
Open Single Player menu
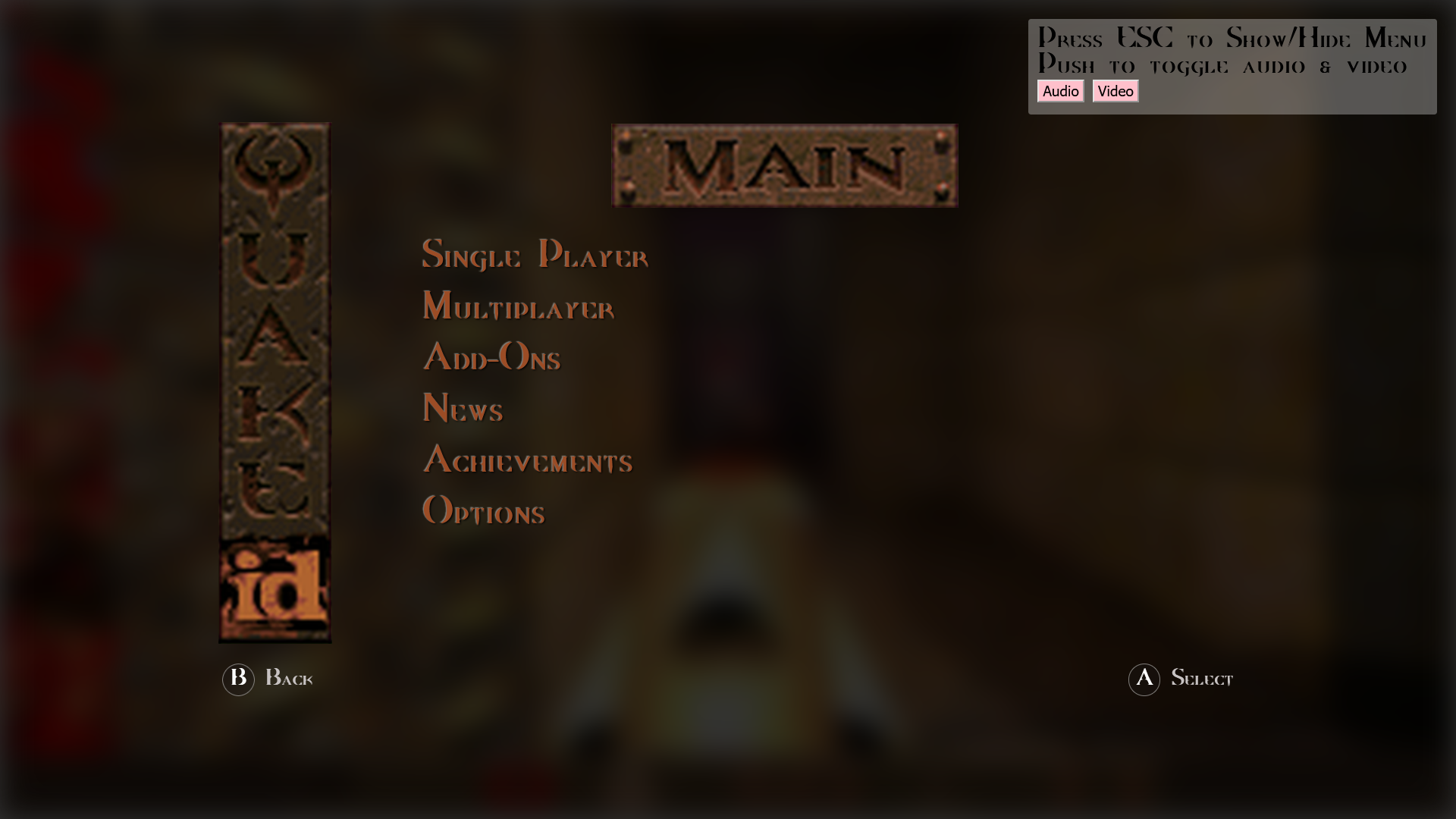click(x=535, y=256)
